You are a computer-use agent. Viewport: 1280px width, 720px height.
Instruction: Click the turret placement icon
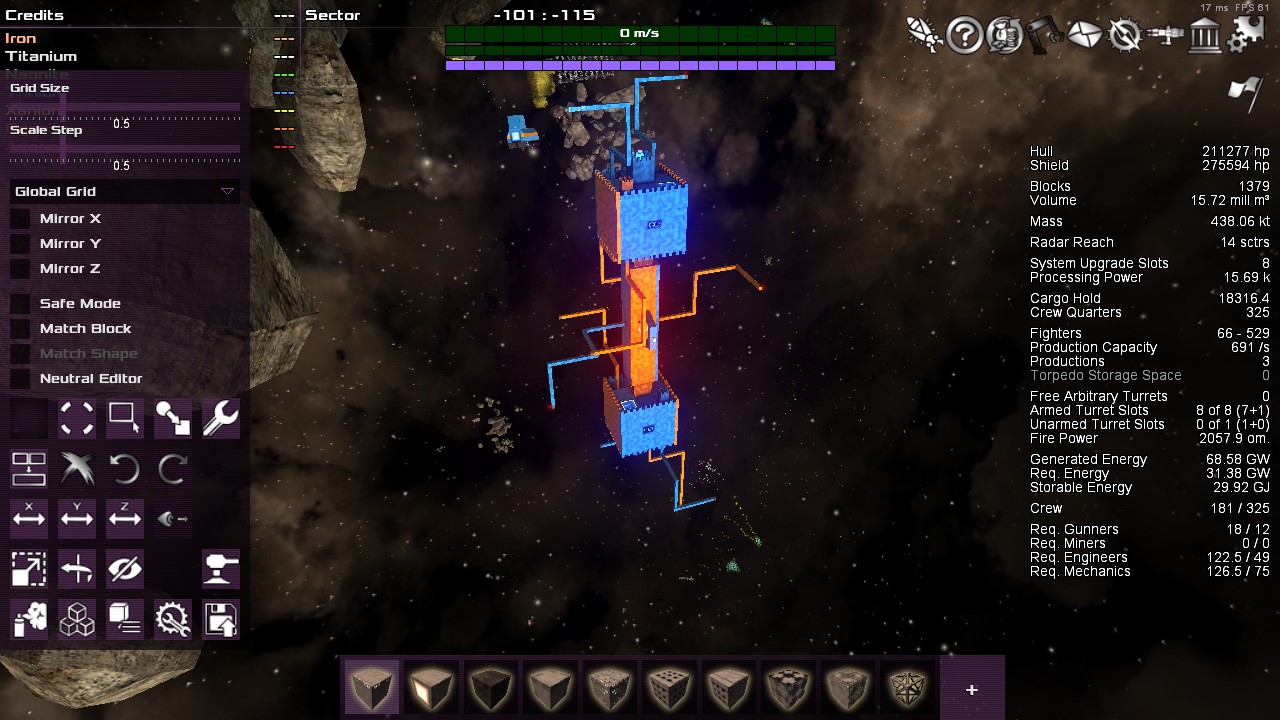coord(220,569)
